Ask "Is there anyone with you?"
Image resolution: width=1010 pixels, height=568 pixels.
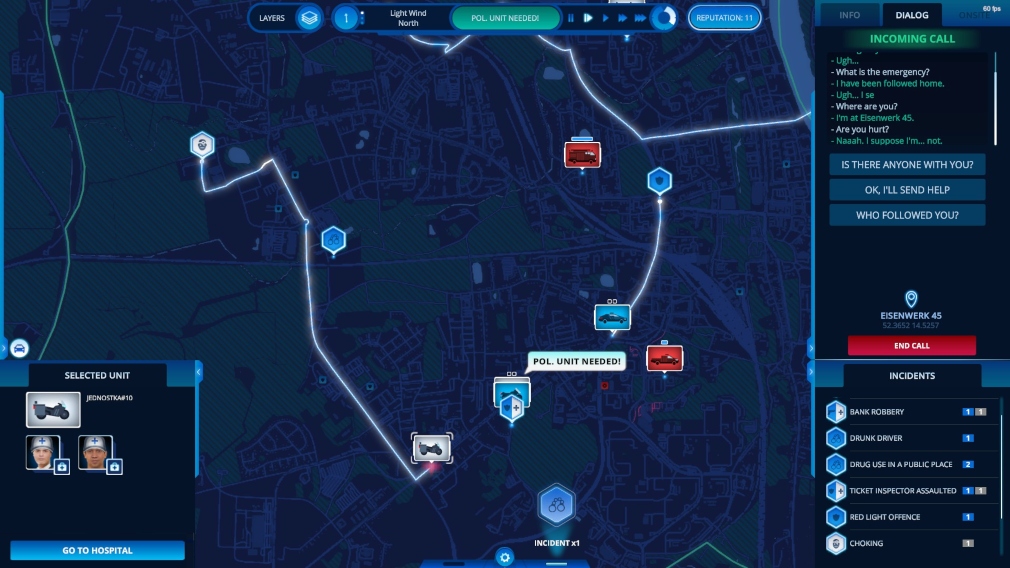coord(907,164)
